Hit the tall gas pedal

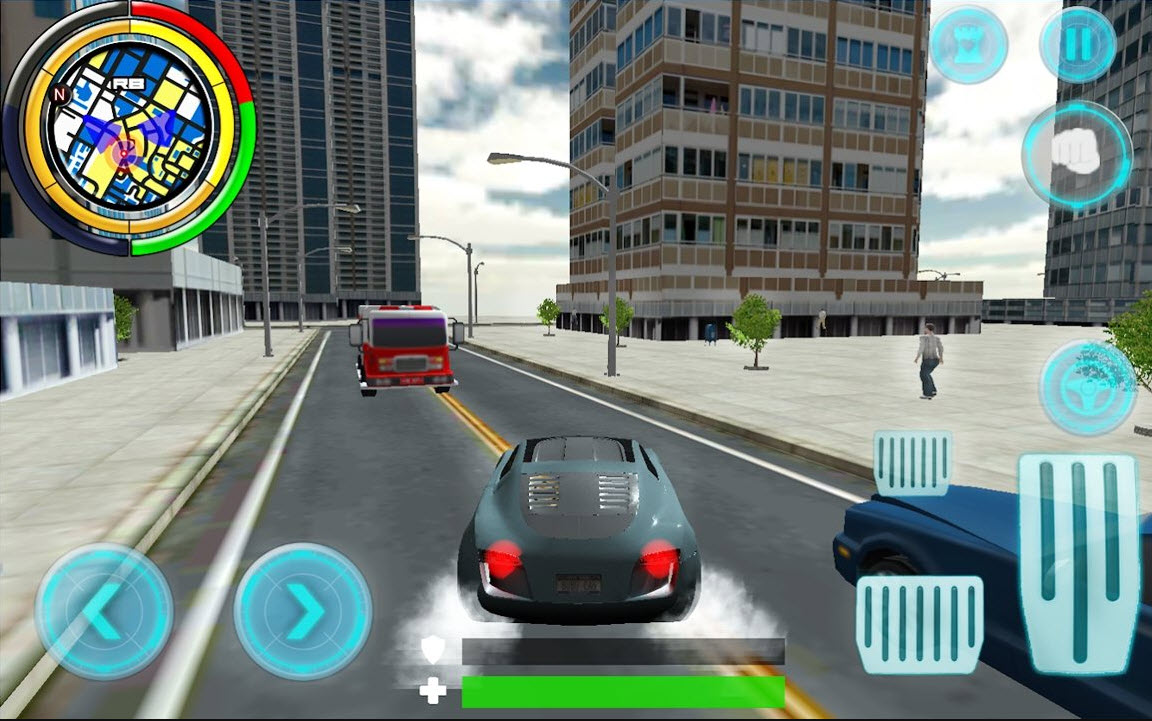click(x=1078, y=562)
